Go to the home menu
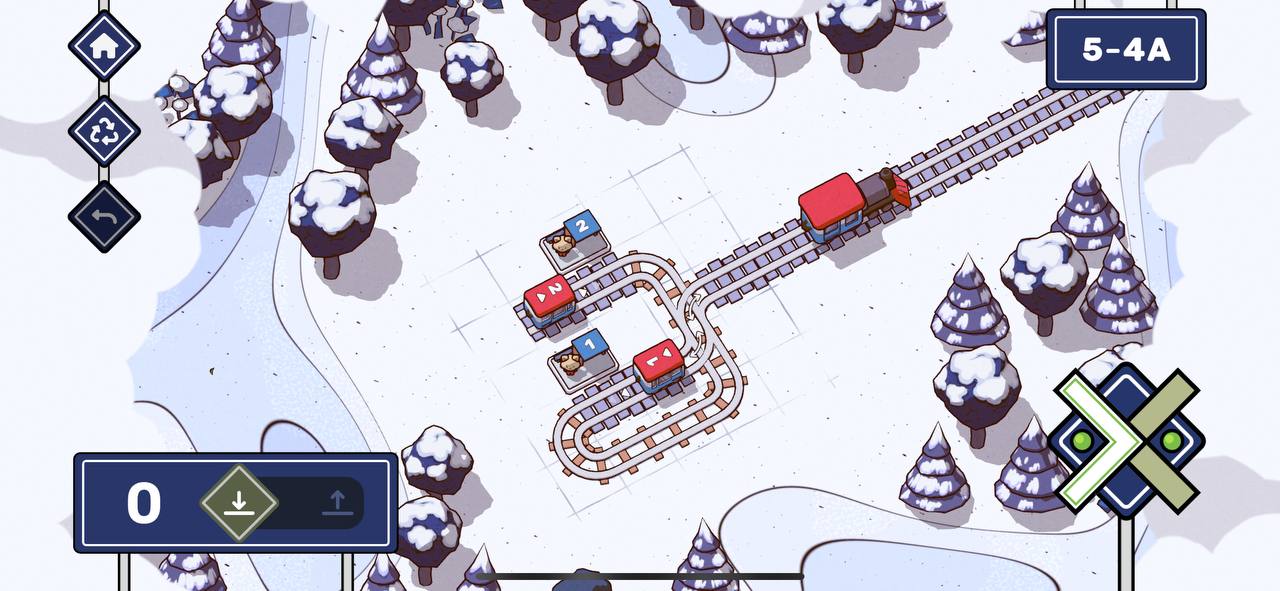The height and width of the screenshot is (591, 1280). [104, 45]
